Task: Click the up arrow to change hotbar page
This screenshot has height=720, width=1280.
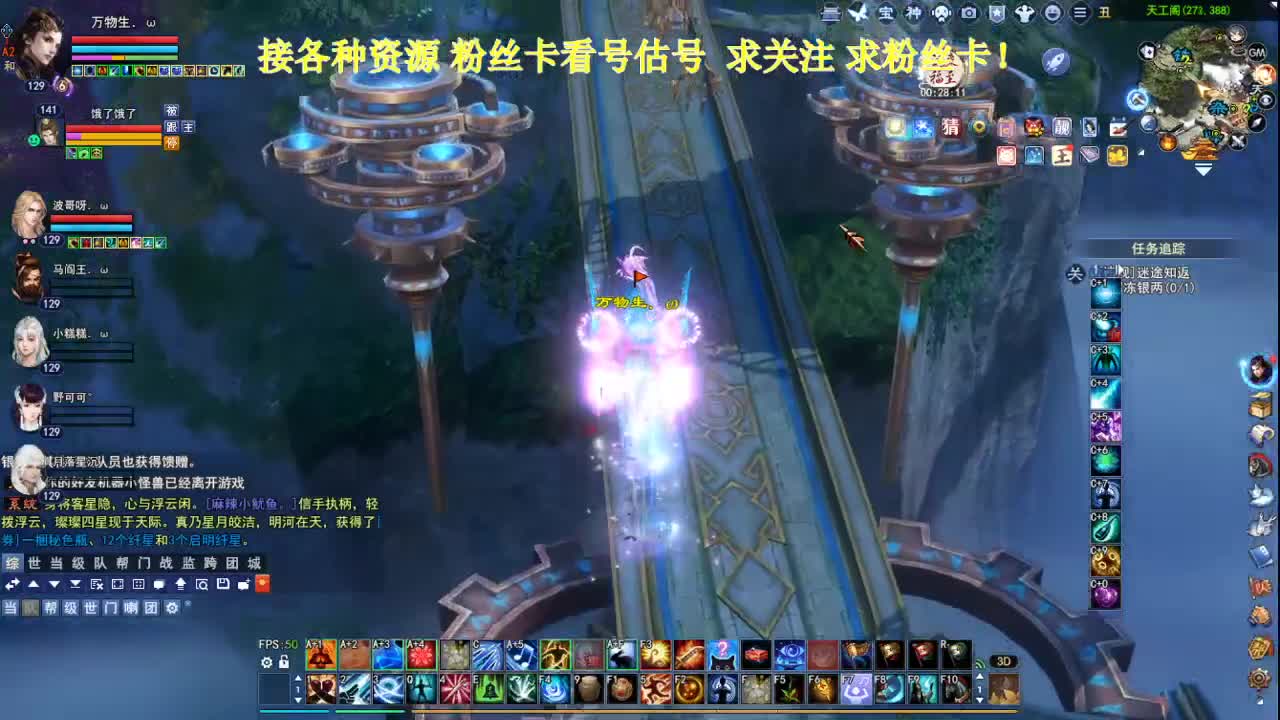Action: pos(298,678)
